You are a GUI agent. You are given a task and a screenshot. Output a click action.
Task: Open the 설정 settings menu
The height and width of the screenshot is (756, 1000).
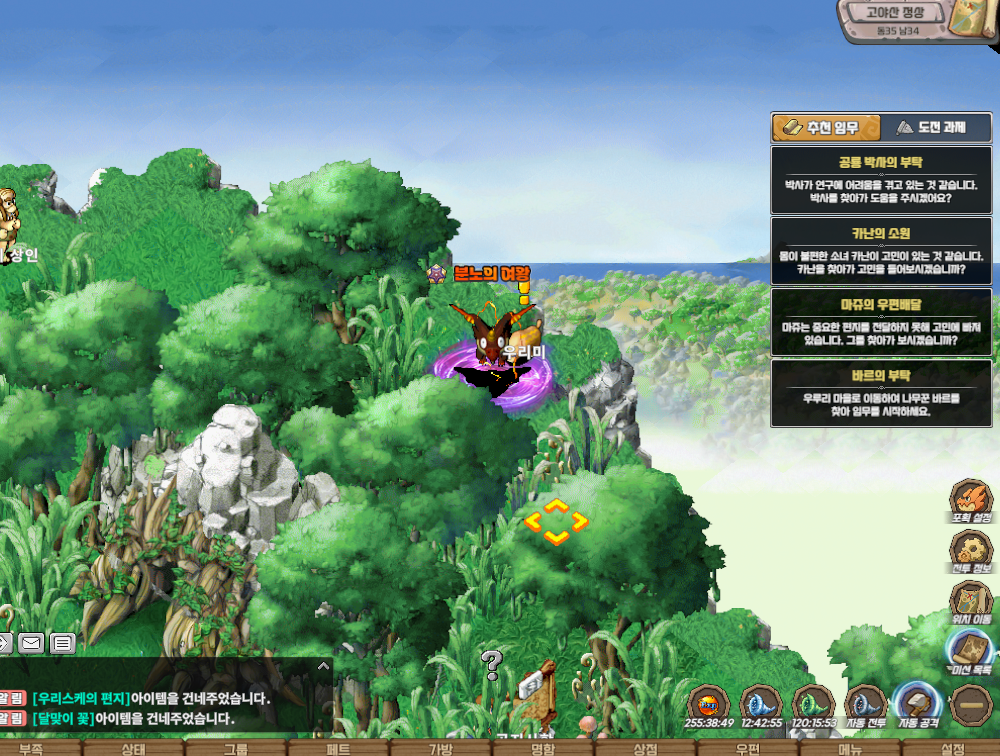click(x=953, y=748)
